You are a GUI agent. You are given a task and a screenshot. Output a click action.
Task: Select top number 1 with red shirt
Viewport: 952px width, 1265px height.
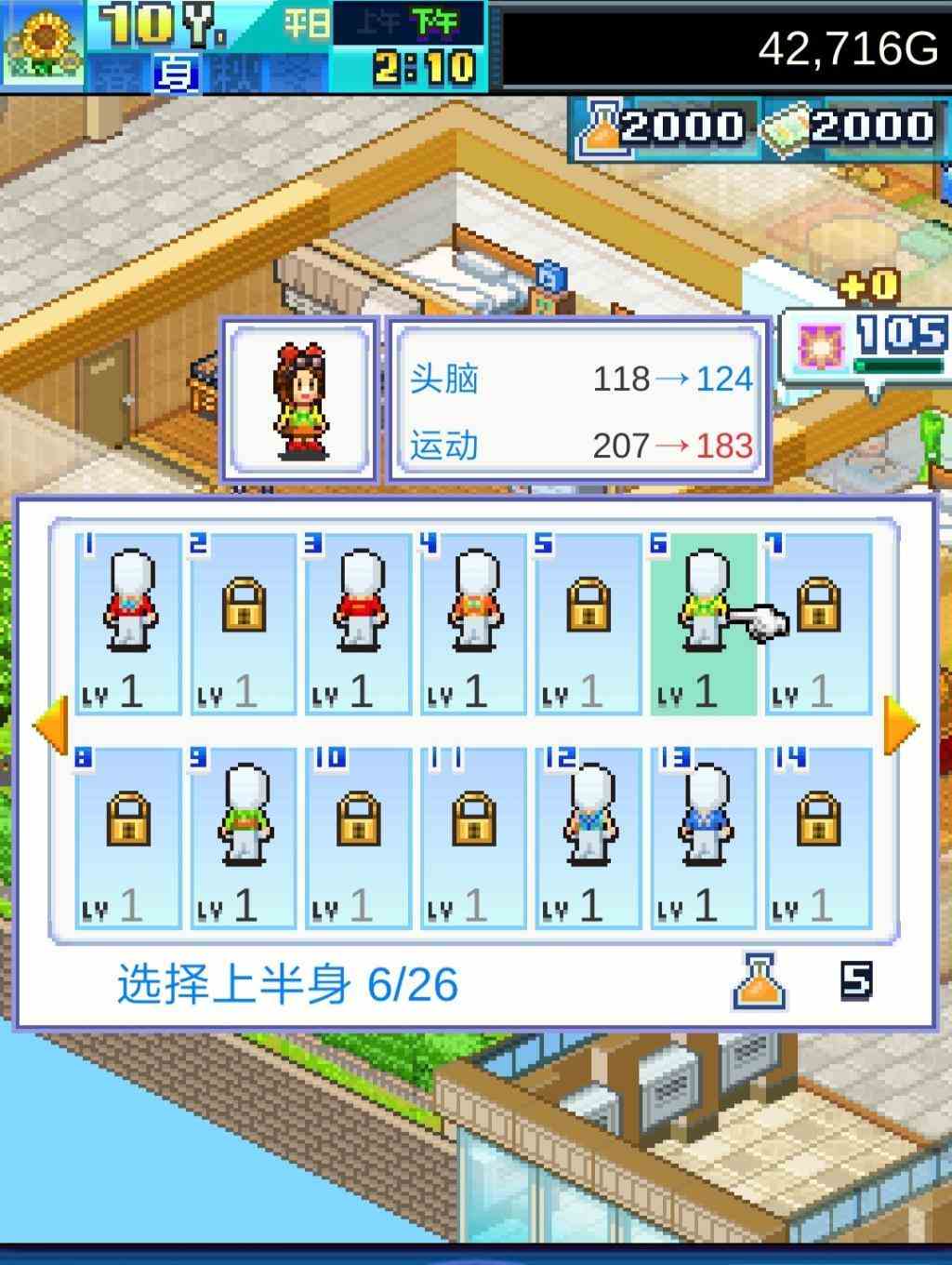[x=128, y=623]
